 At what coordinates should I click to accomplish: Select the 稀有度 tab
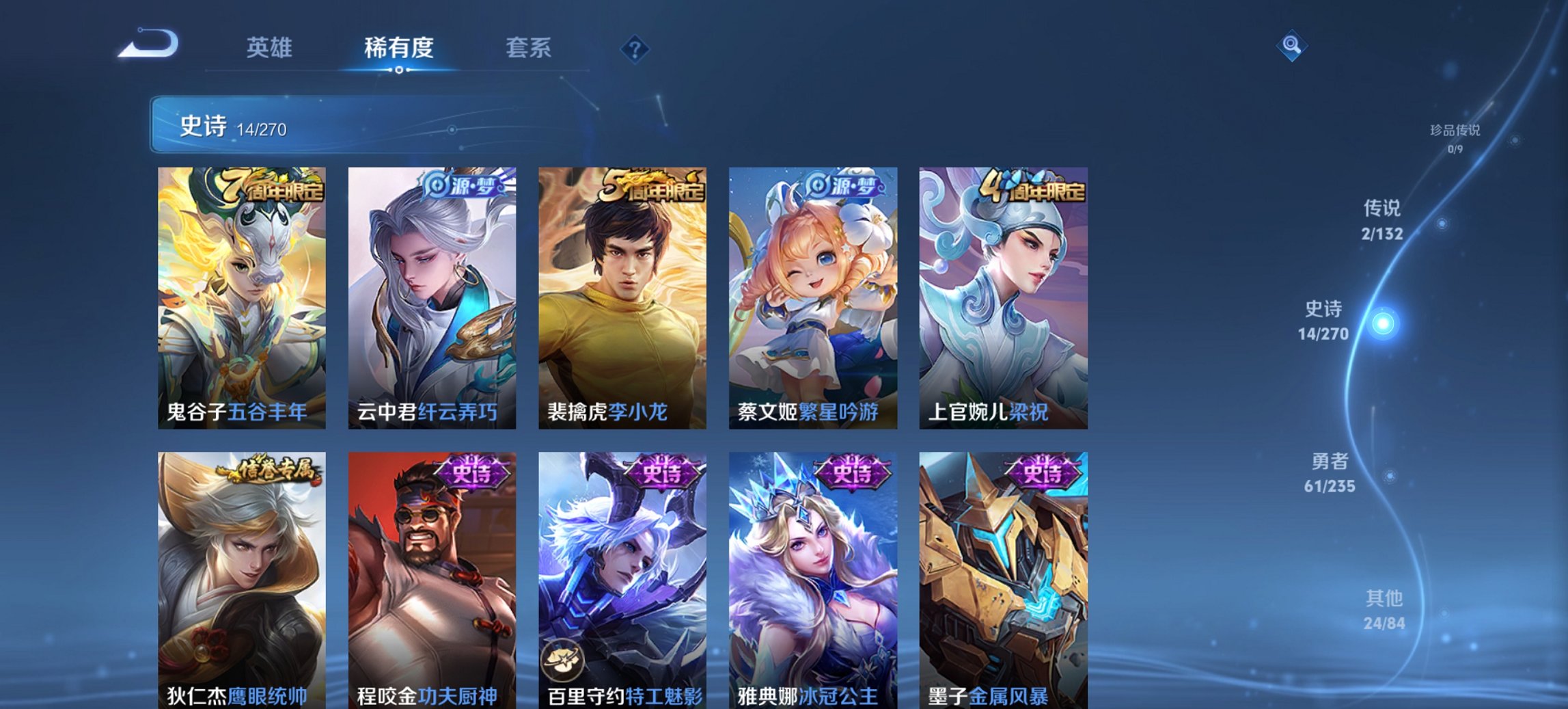(398, 47)
